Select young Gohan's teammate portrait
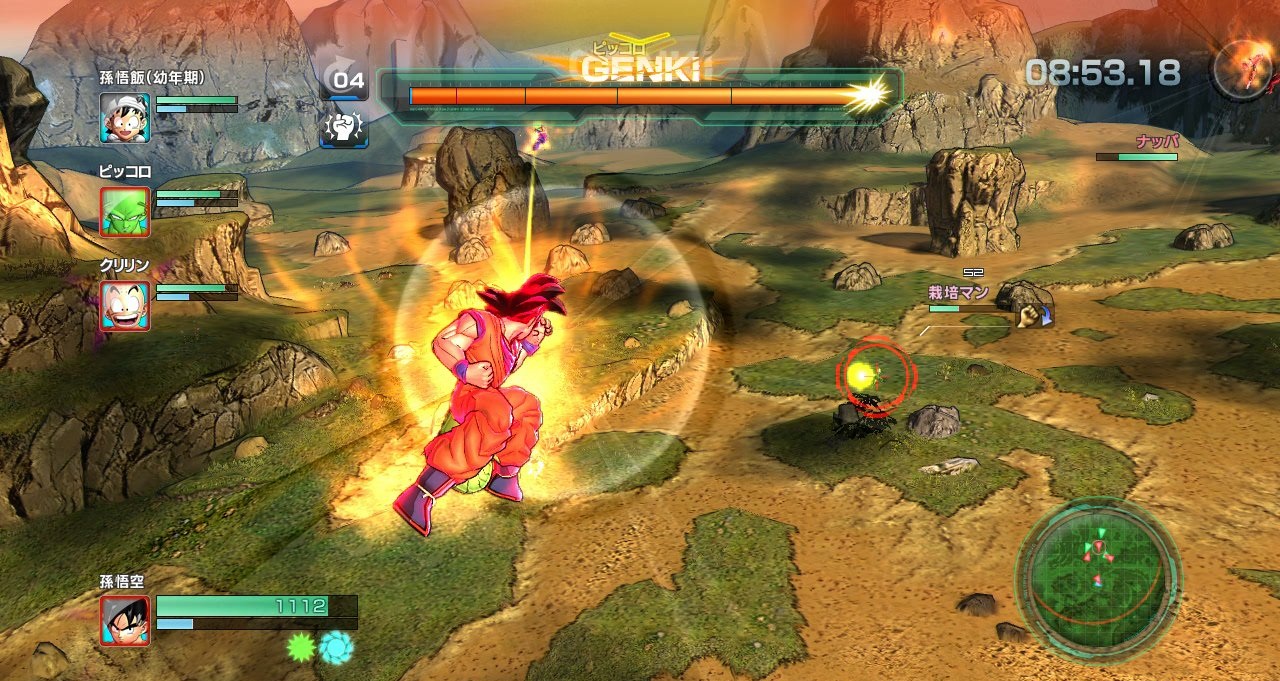 [x=125, y=118]
